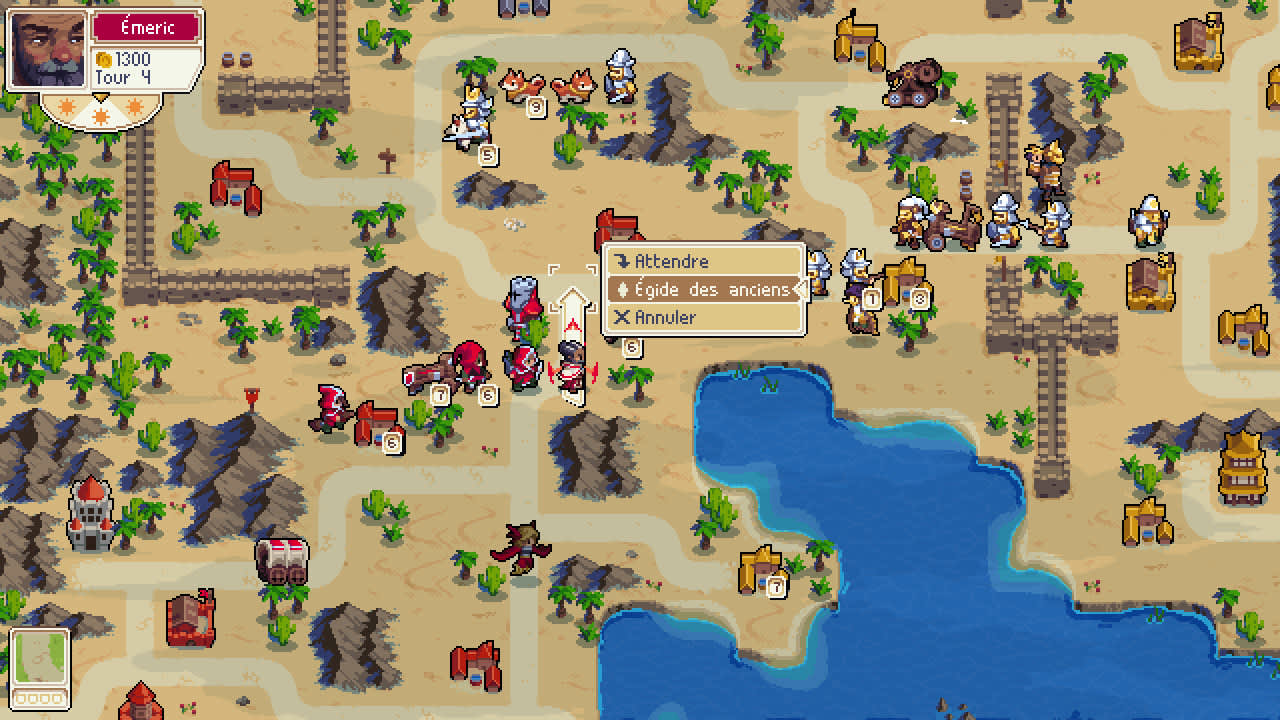Click the groove icon beside Égide des anciens
This screenshot has width=1280, height=720.
click(x=622, y=290)
